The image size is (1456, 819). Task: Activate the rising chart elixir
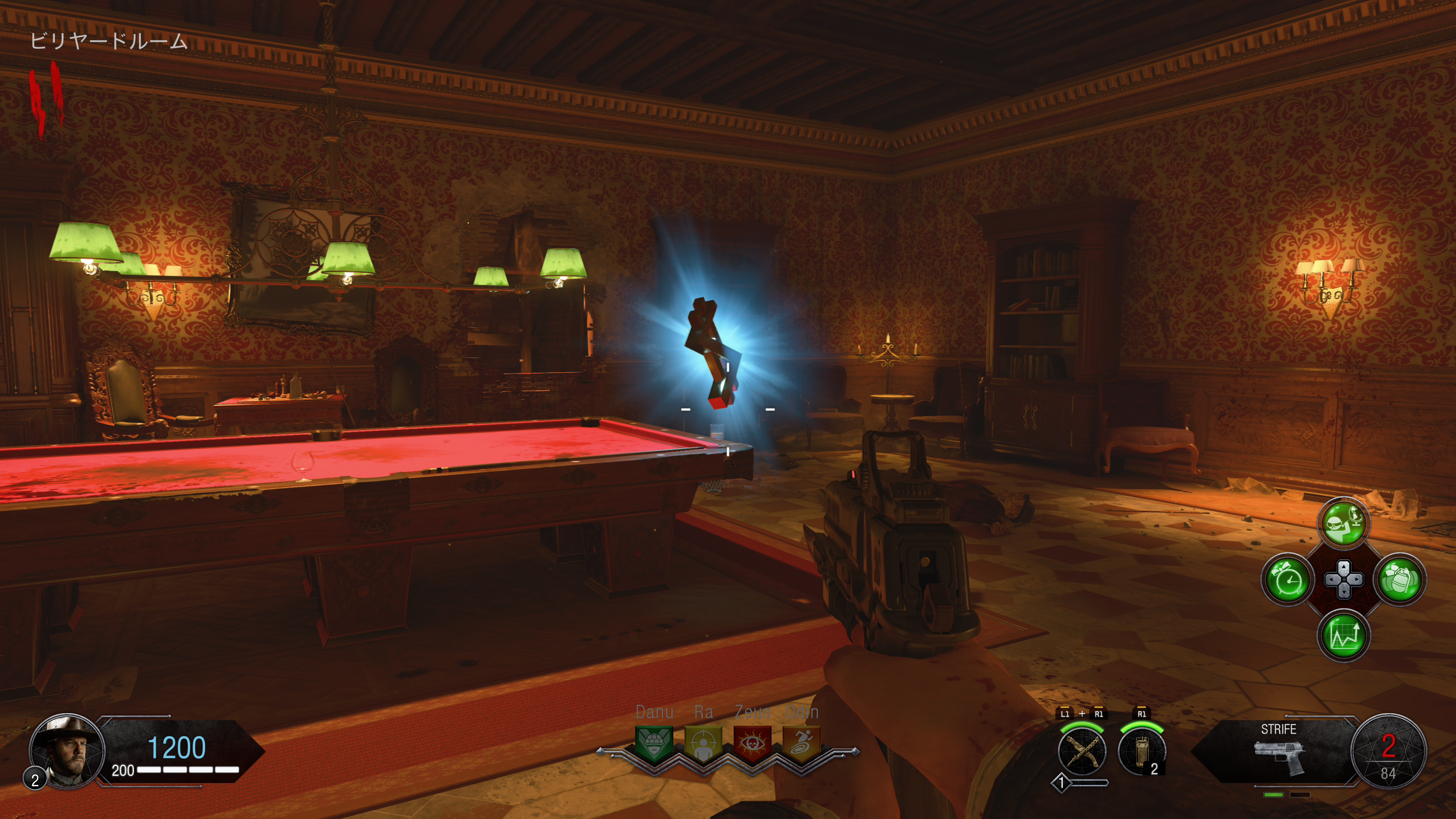tap(1344, 635)
